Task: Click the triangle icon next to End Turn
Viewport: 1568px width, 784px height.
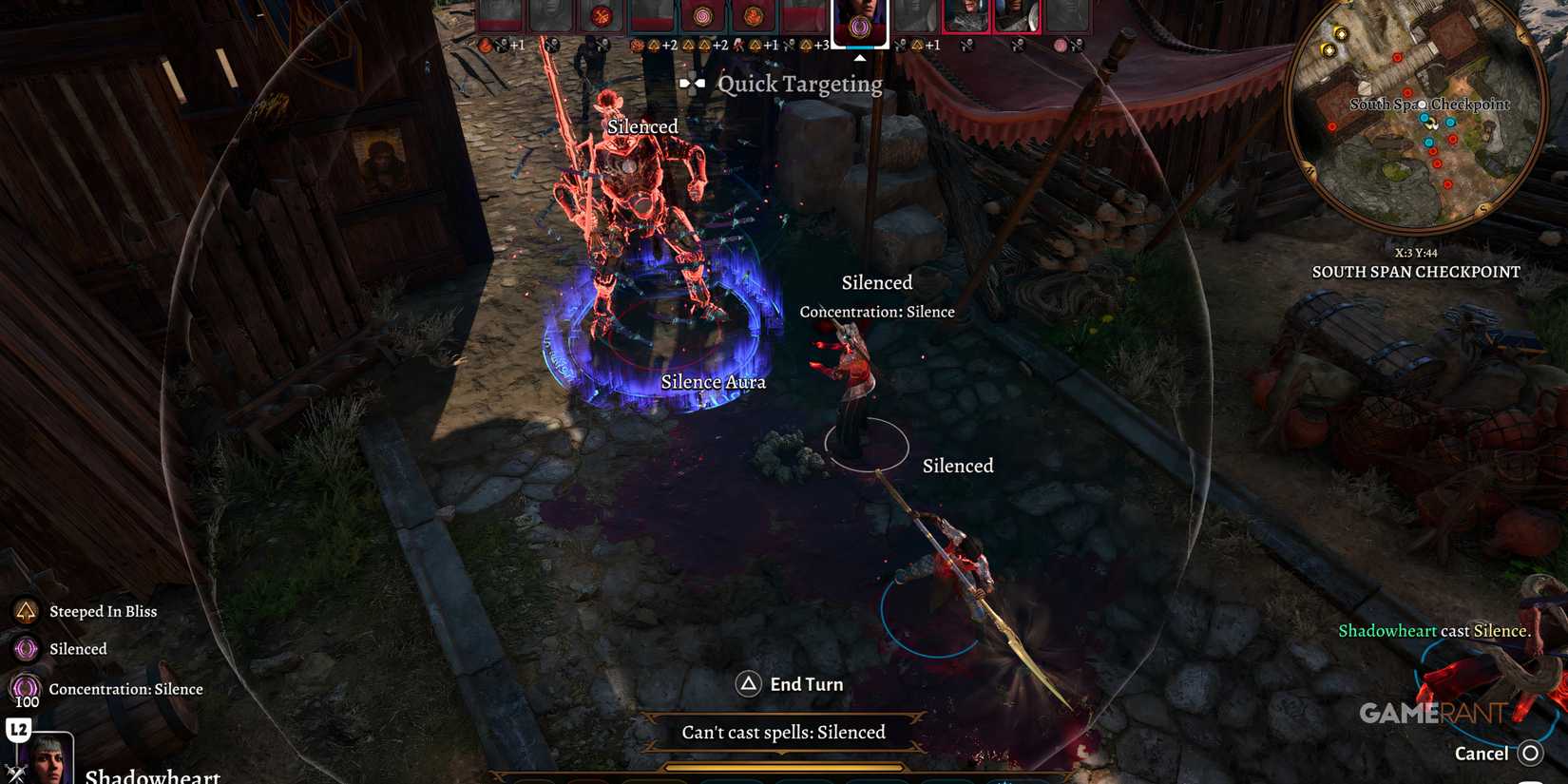Action: (749, 683)
